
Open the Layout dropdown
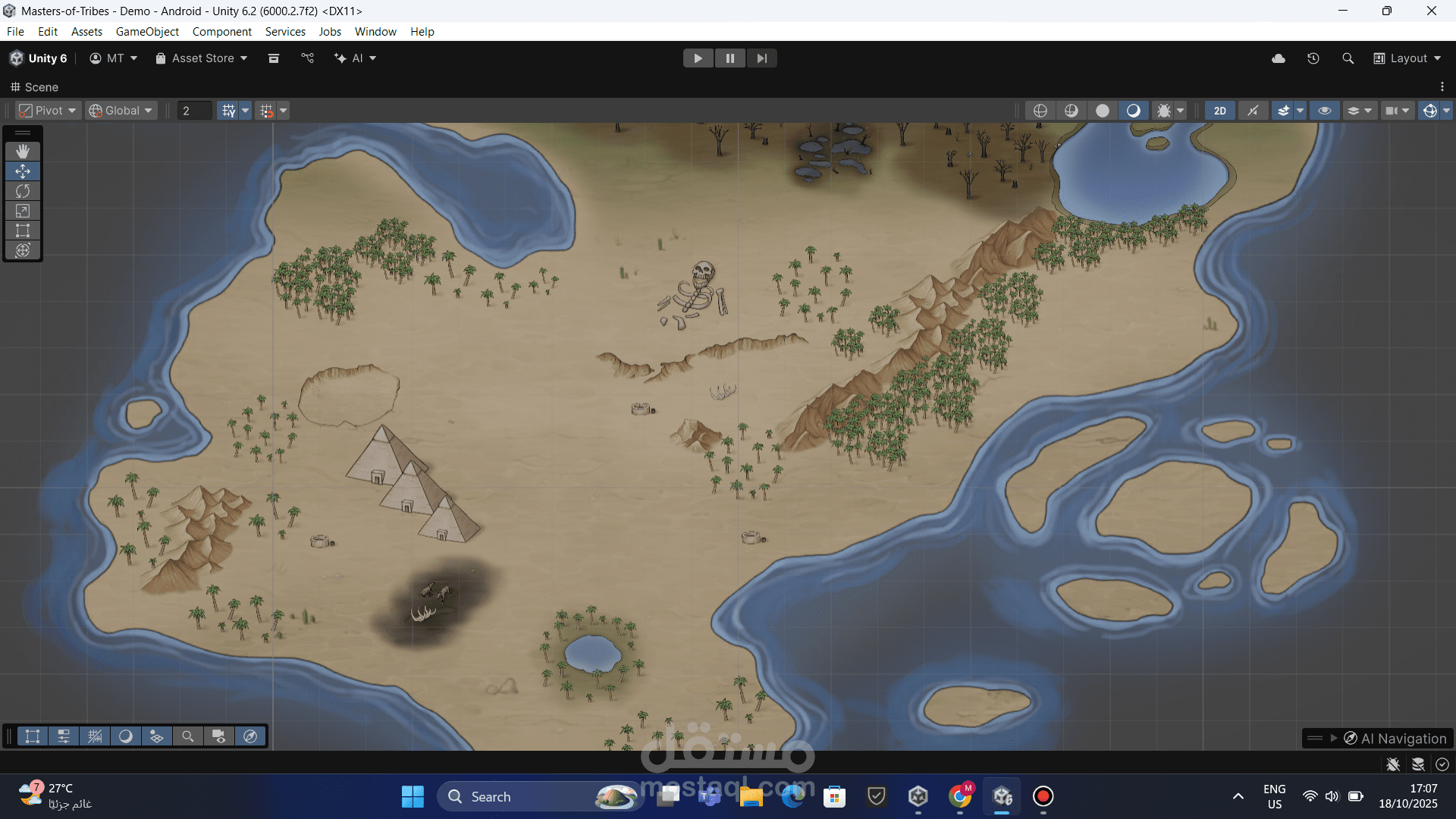pyautogui.click(x=1407, y=58)
